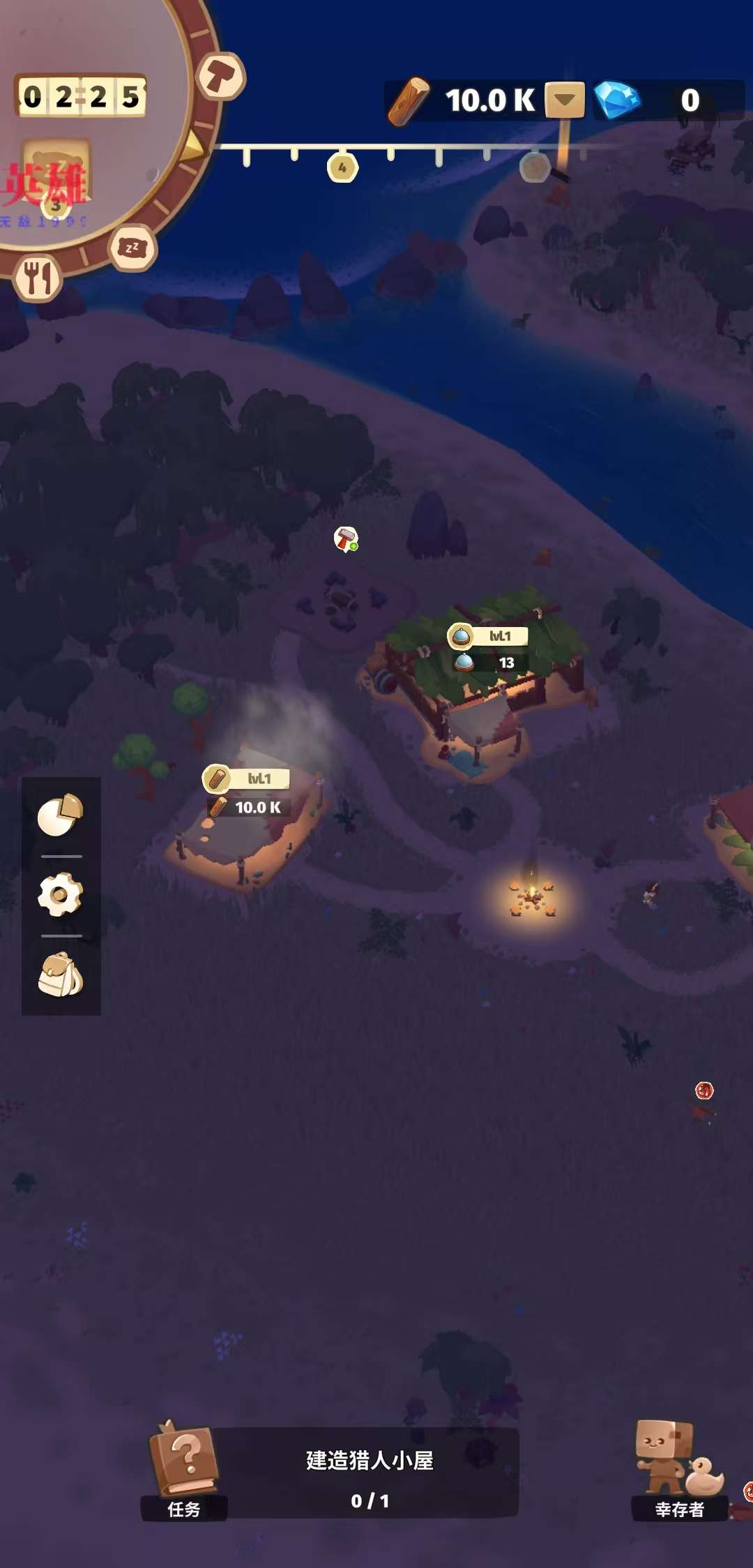Tap the kitchen lvl1 food label
753x1568 pixels.
(488, 635)
